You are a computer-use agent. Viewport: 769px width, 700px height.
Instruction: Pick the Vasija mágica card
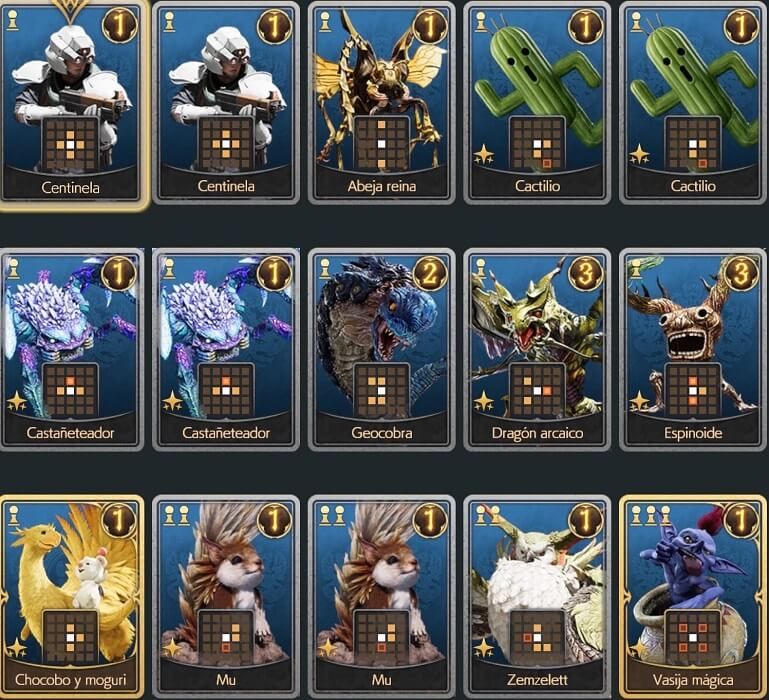tap(692, 595)
